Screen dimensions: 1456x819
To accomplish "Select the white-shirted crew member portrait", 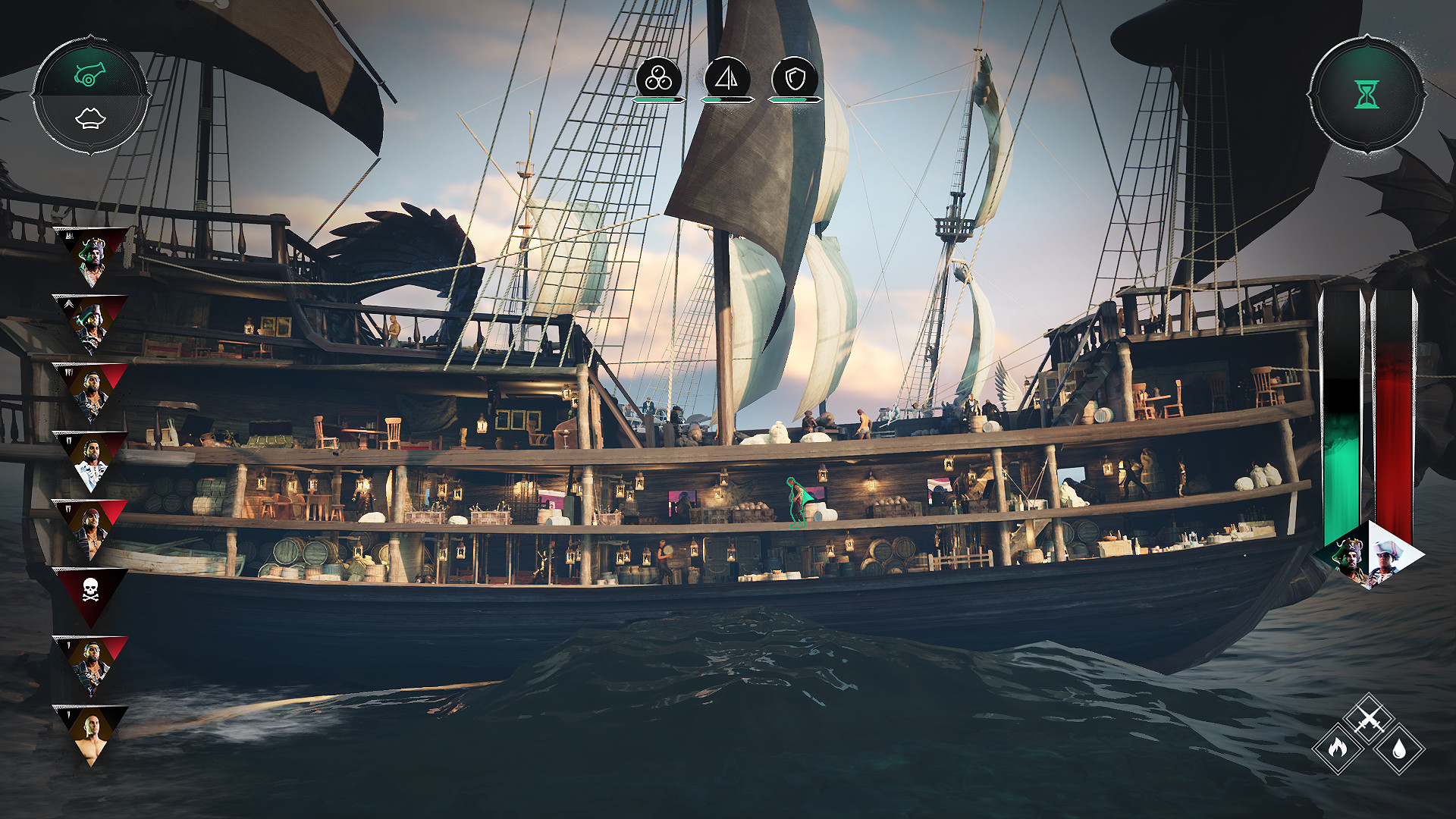I will coord(93,457).
